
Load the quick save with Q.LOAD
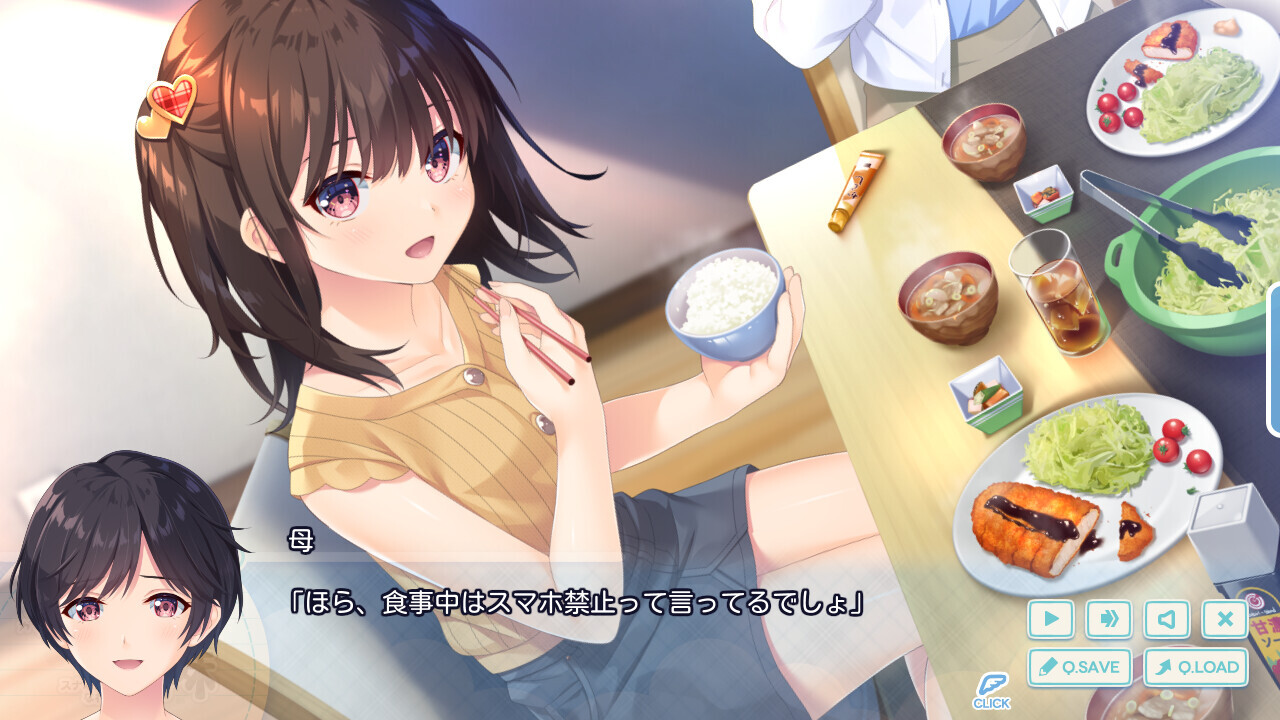point(1195,667)
